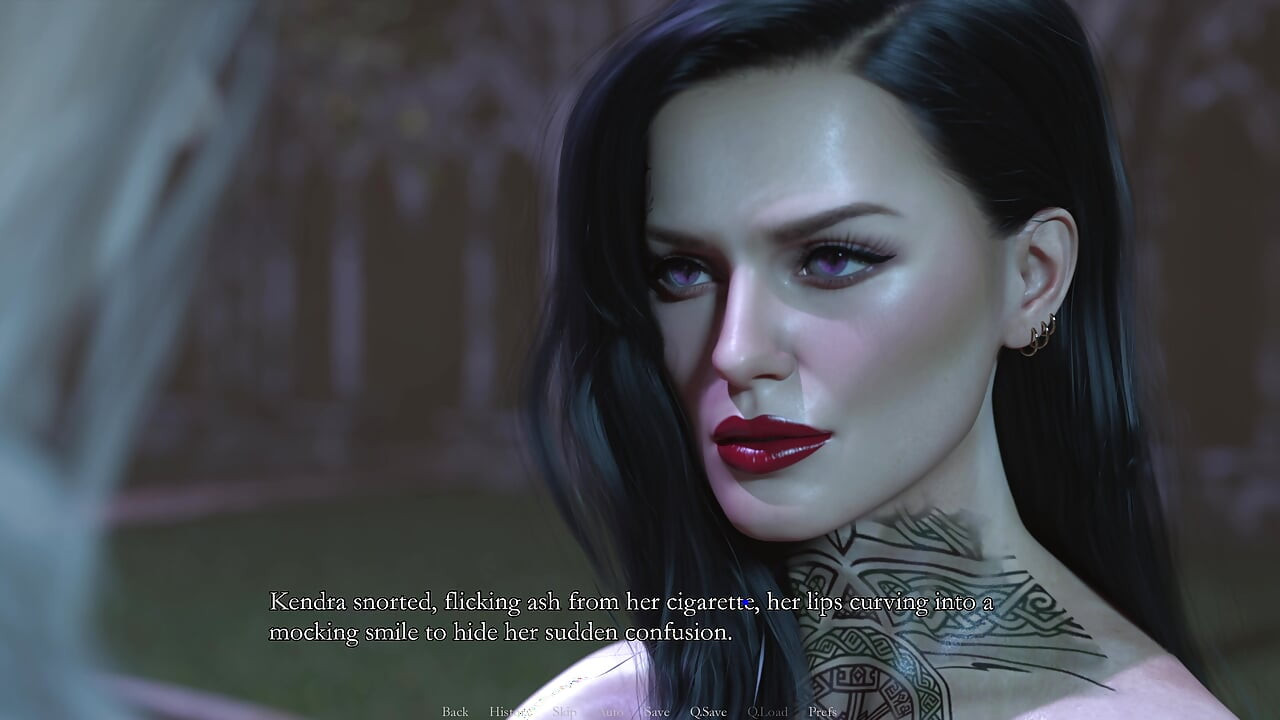Click Back in the bottom quick menu
This screenshot has height=720, width=1280.
click(455, 711)
